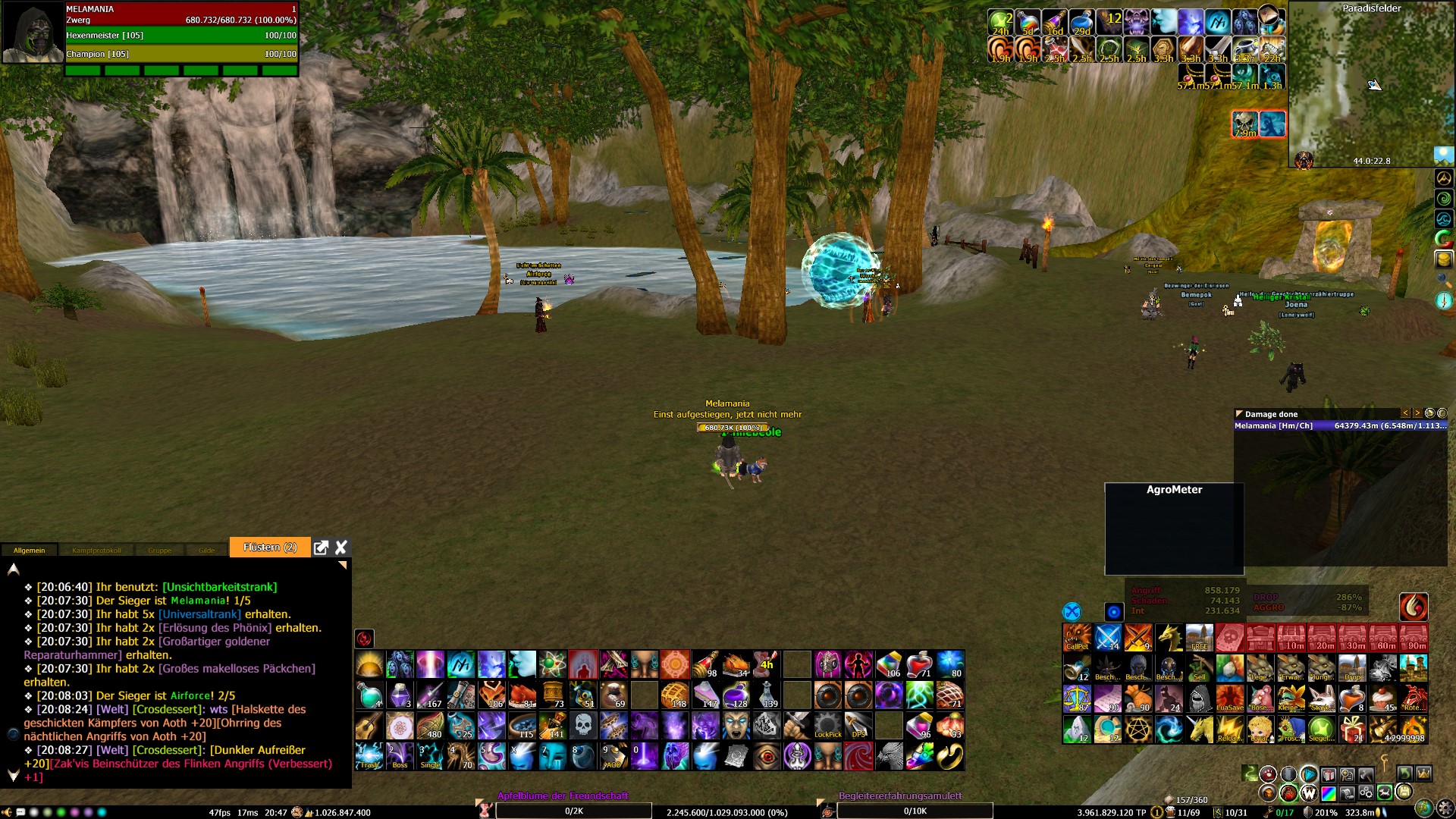Click the player portrait of Melamania

point(32,33)
